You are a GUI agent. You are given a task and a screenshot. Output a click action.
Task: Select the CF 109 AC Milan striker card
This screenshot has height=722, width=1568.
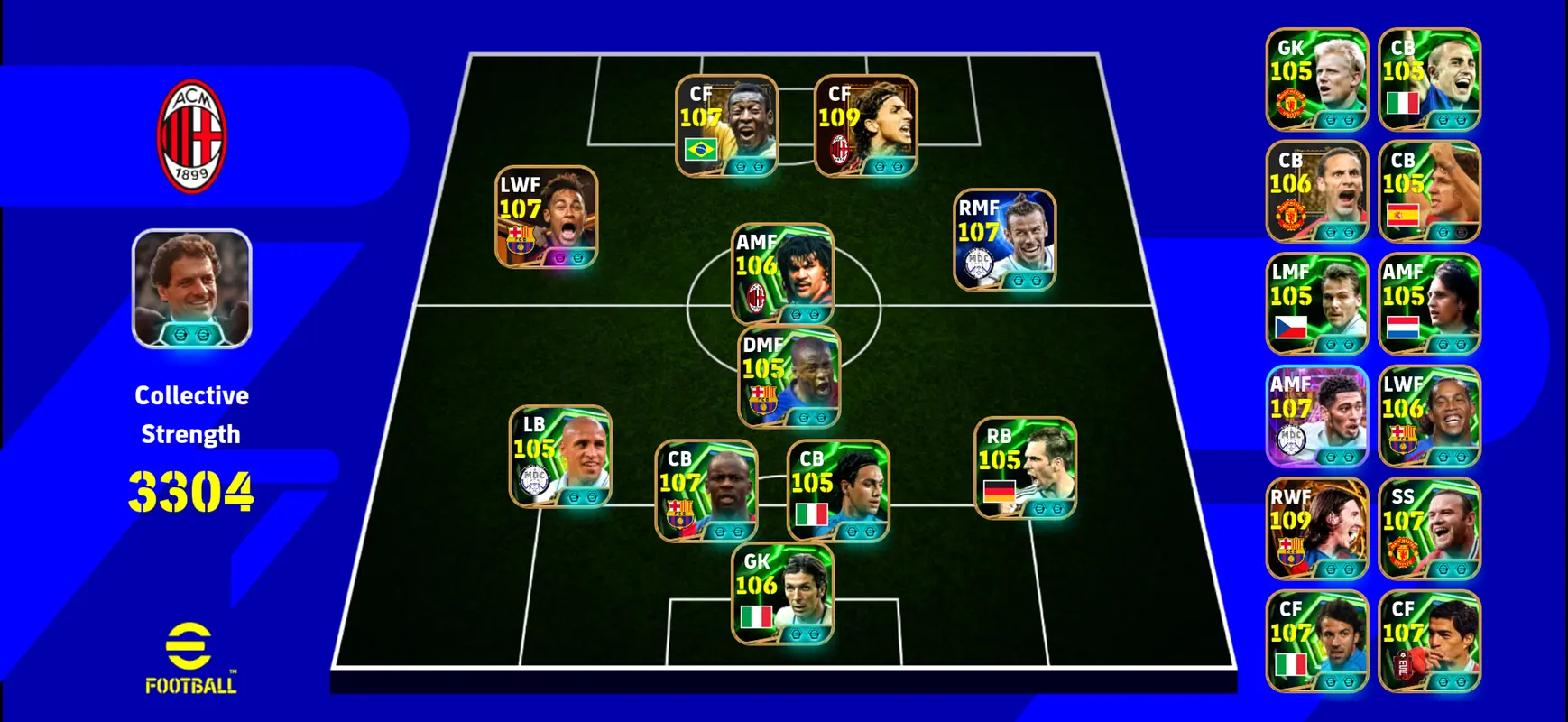click(x=865, y=125)
